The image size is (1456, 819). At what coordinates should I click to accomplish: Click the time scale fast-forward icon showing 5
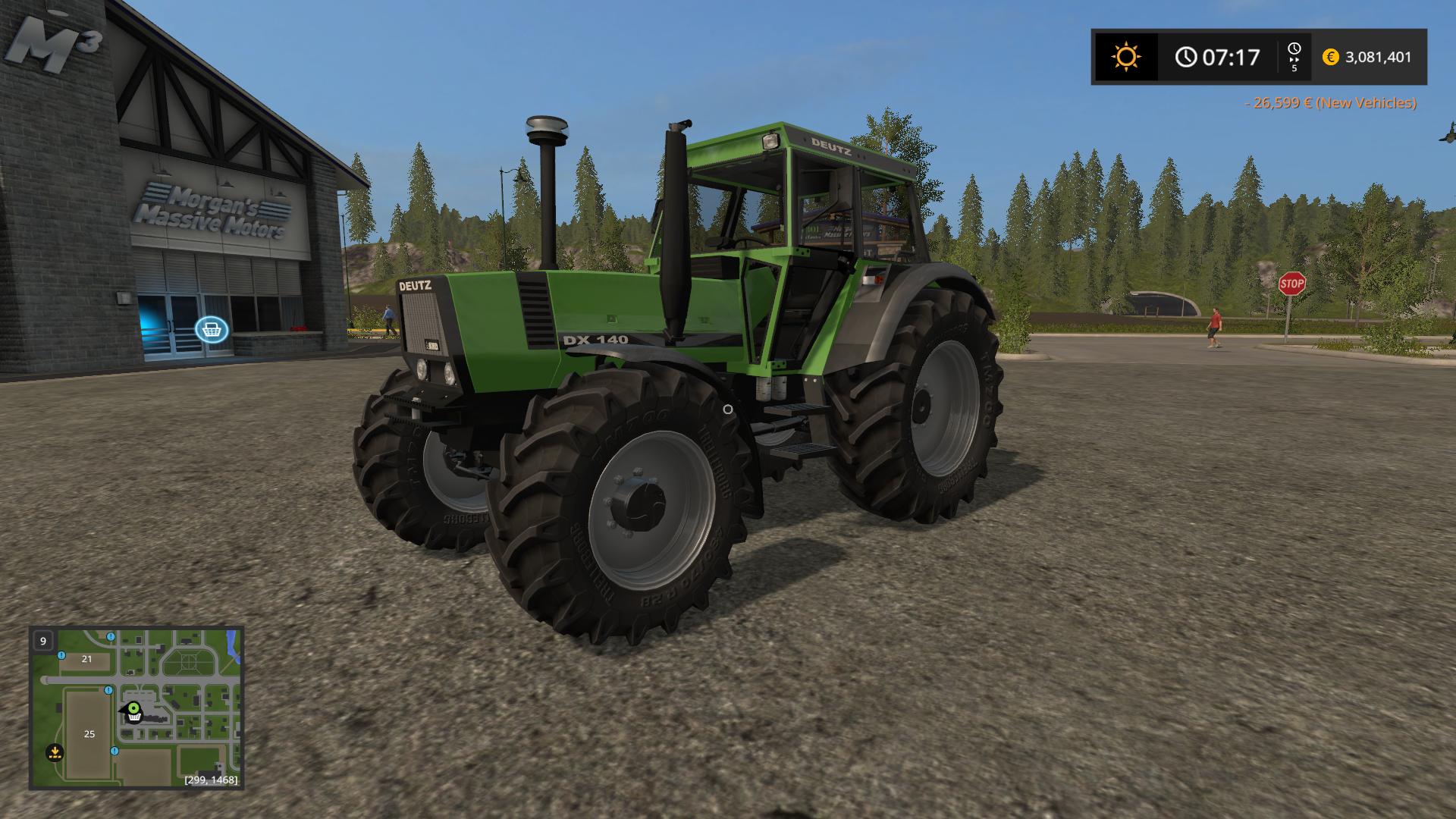point(1296,56)
